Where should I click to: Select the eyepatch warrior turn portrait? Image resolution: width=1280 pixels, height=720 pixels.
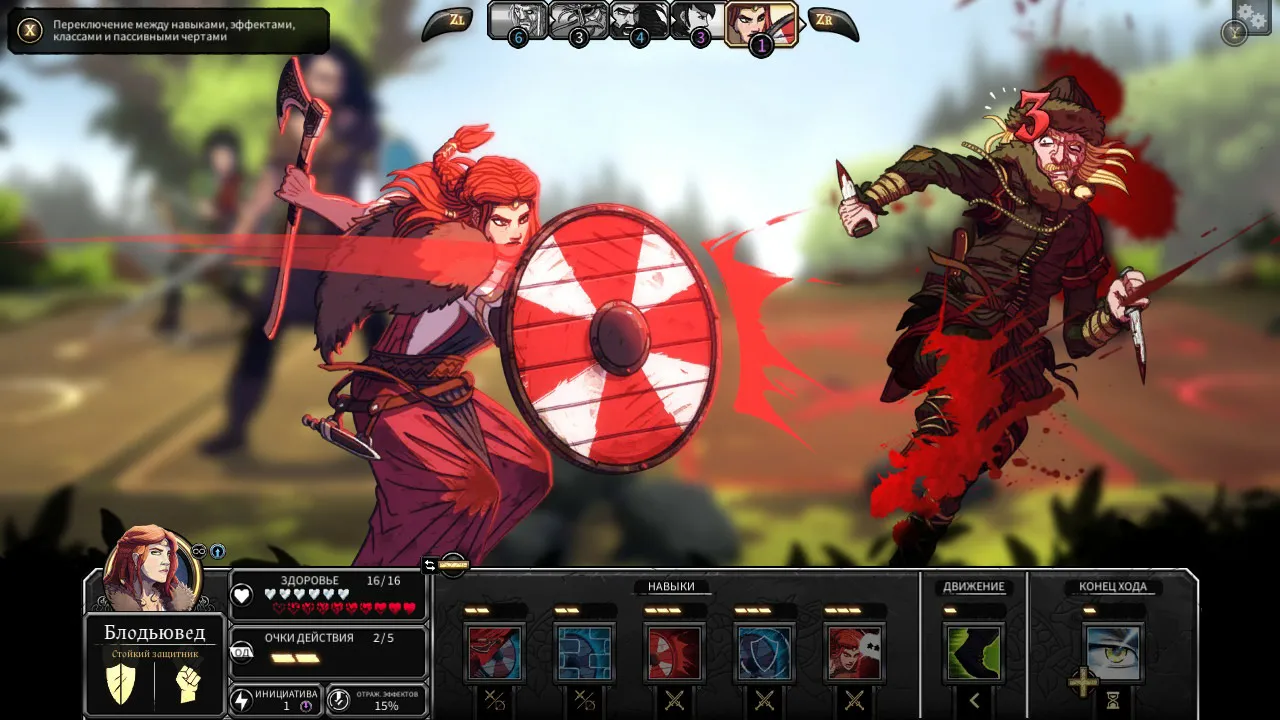(578, 21)
